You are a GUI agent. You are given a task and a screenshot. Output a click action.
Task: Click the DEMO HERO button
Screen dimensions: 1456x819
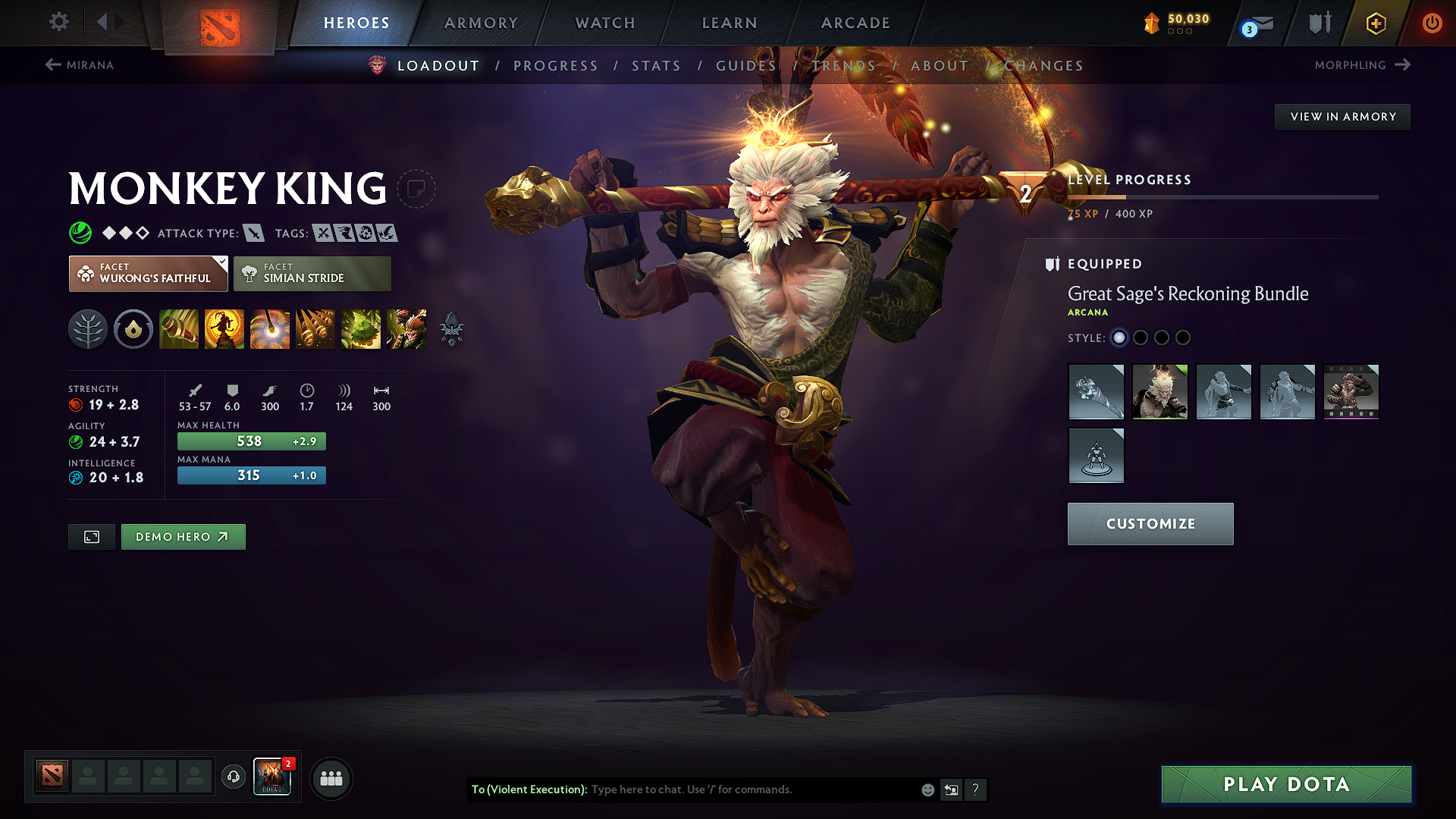point(183,536)
